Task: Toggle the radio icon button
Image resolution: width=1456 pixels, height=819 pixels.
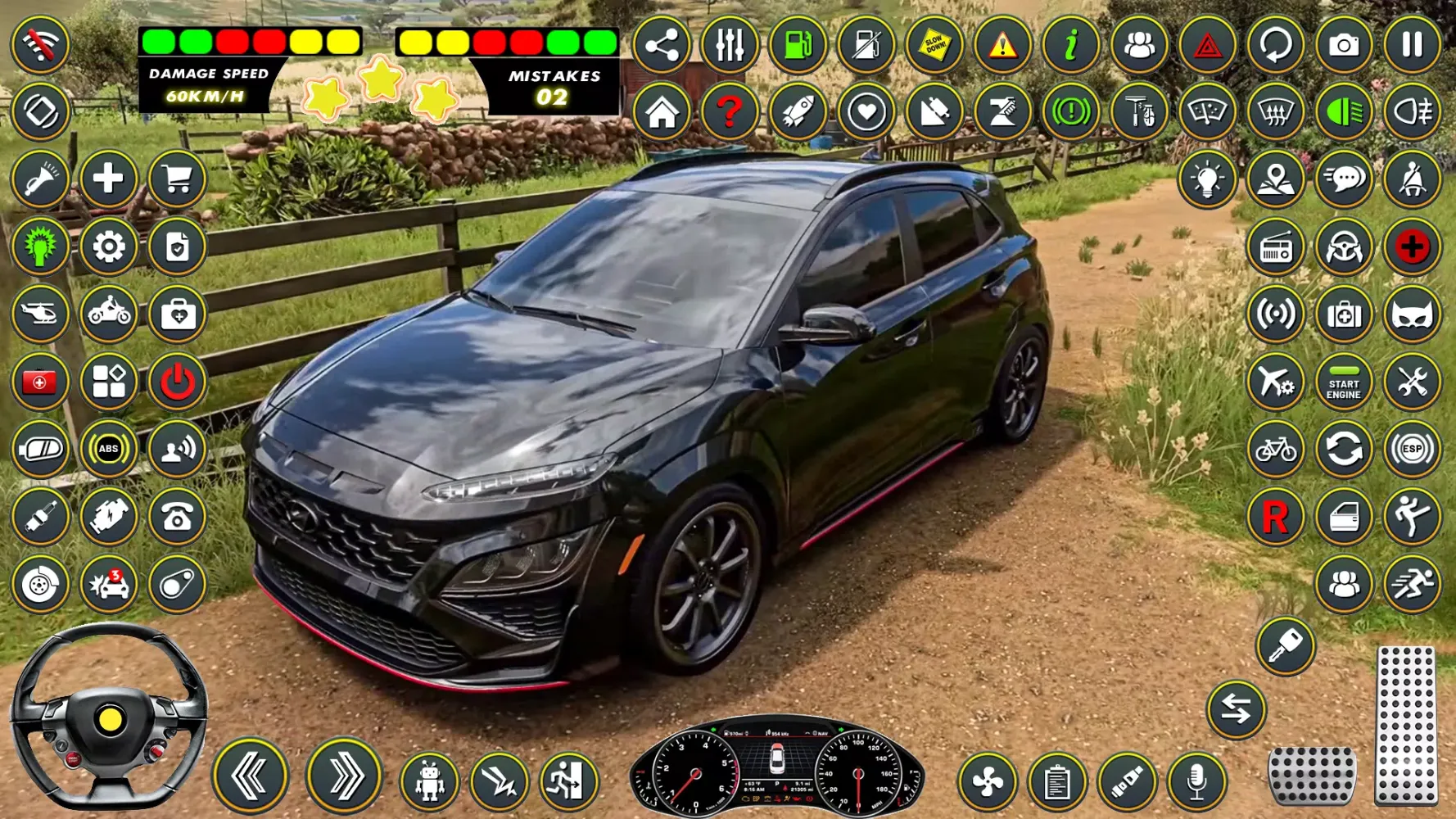Action: pos(1275,247)
